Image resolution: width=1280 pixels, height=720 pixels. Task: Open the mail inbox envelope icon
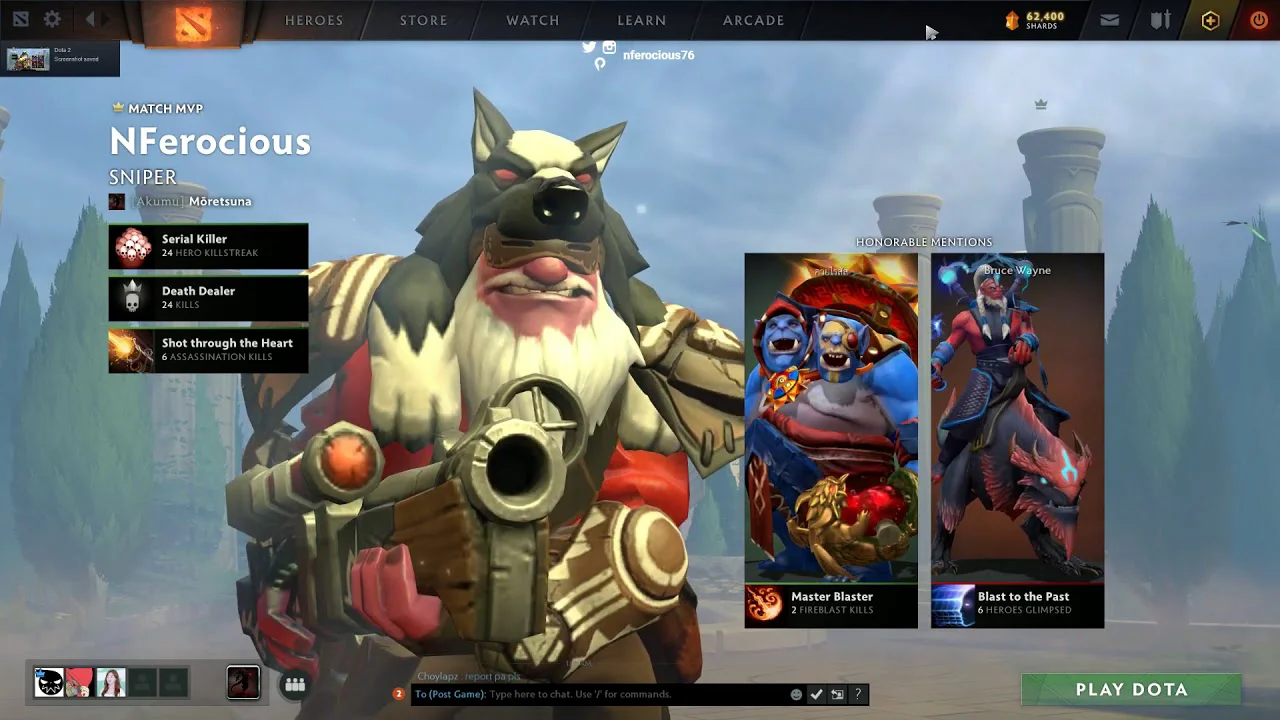coord(1109,20)
